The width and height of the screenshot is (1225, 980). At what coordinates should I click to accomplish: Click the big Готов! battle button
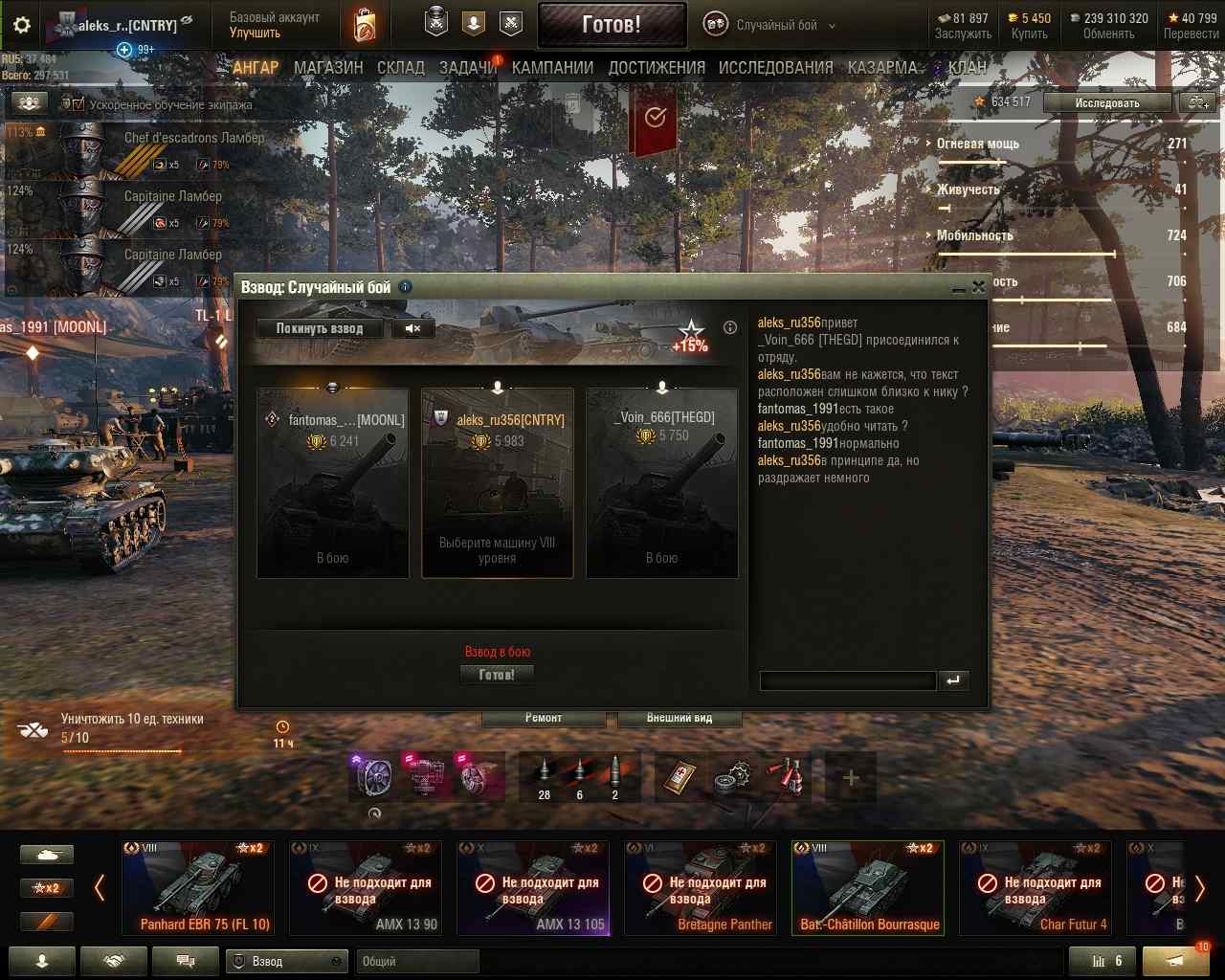tap(612, 25)
